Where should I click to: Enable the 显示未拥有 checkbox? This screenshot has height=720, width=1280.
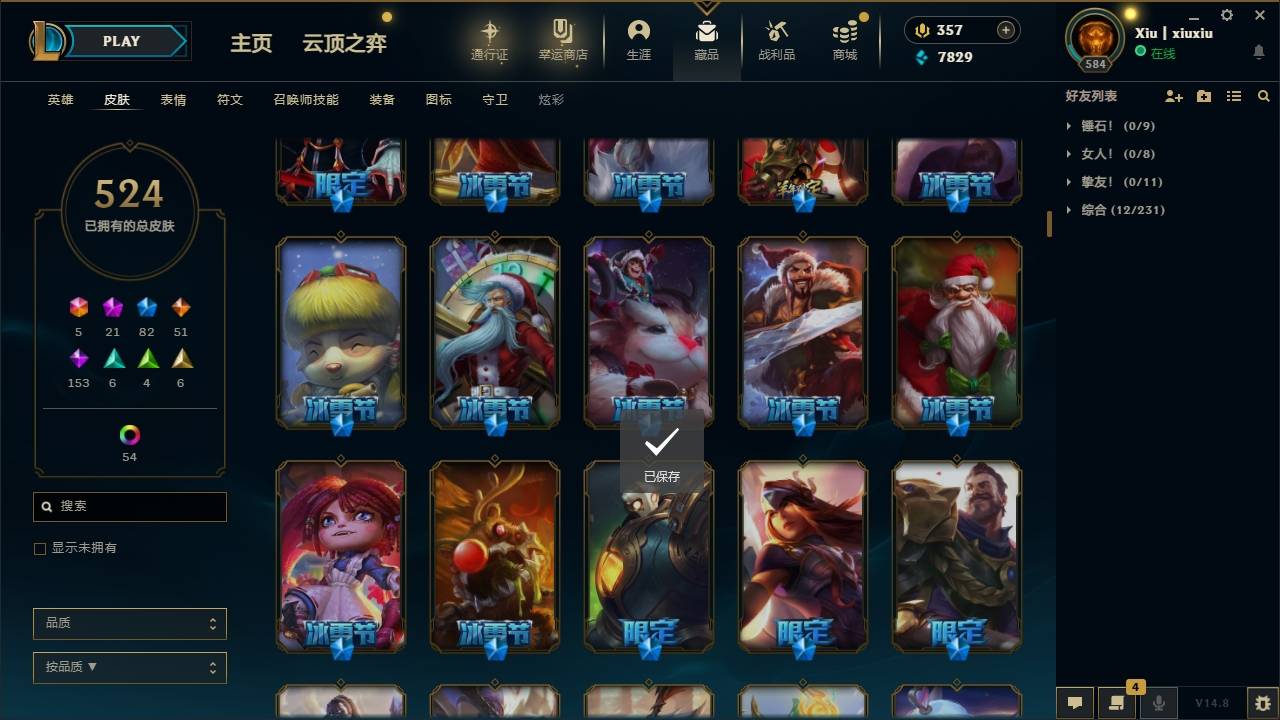pos(39,548)
